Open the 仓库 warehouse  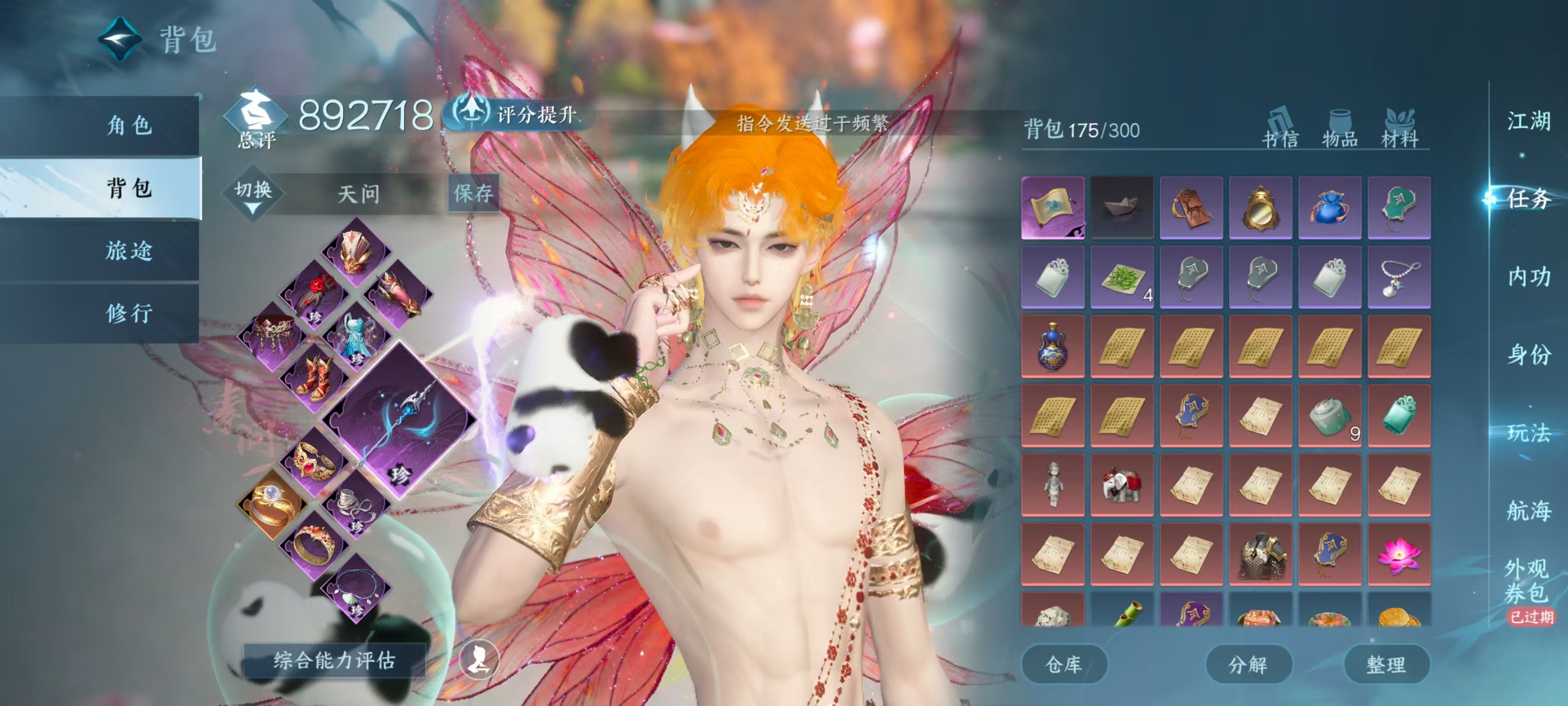(1063, 664)
